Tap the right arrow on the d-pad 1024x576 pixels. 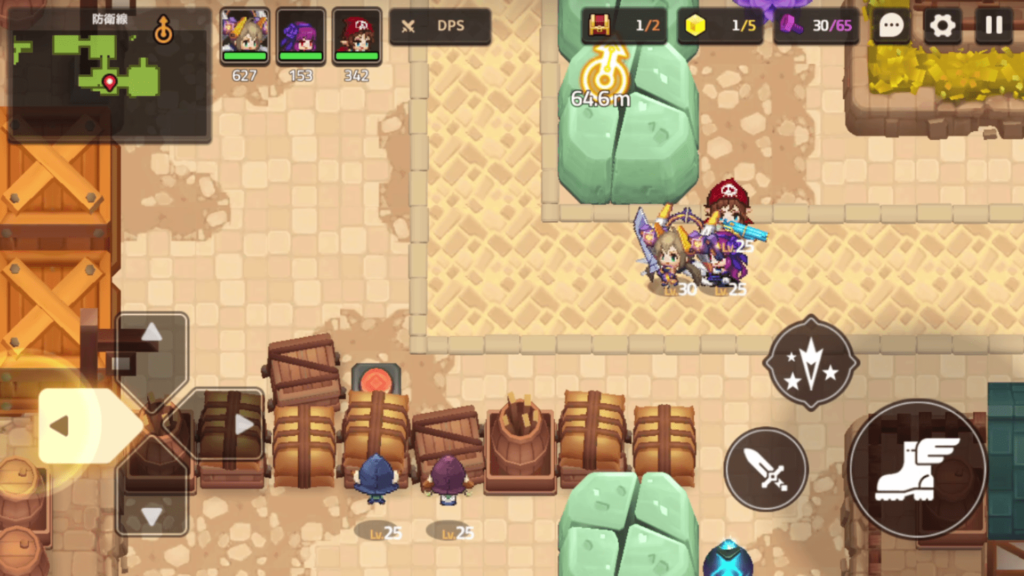click(x=243, y=424)
